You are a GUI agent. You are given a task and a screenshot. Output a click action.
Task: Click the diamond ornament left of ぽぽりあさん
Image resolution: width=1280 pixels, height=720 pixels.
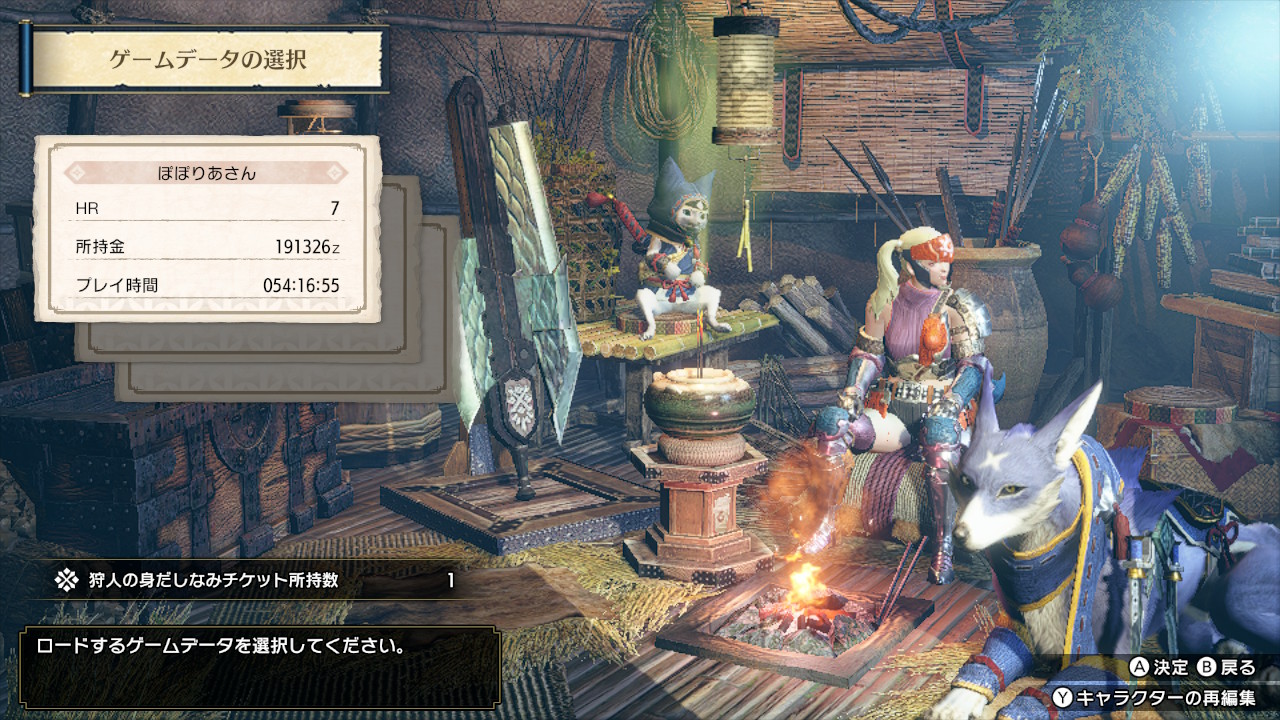pyautogui.click(x=78, y=172)
